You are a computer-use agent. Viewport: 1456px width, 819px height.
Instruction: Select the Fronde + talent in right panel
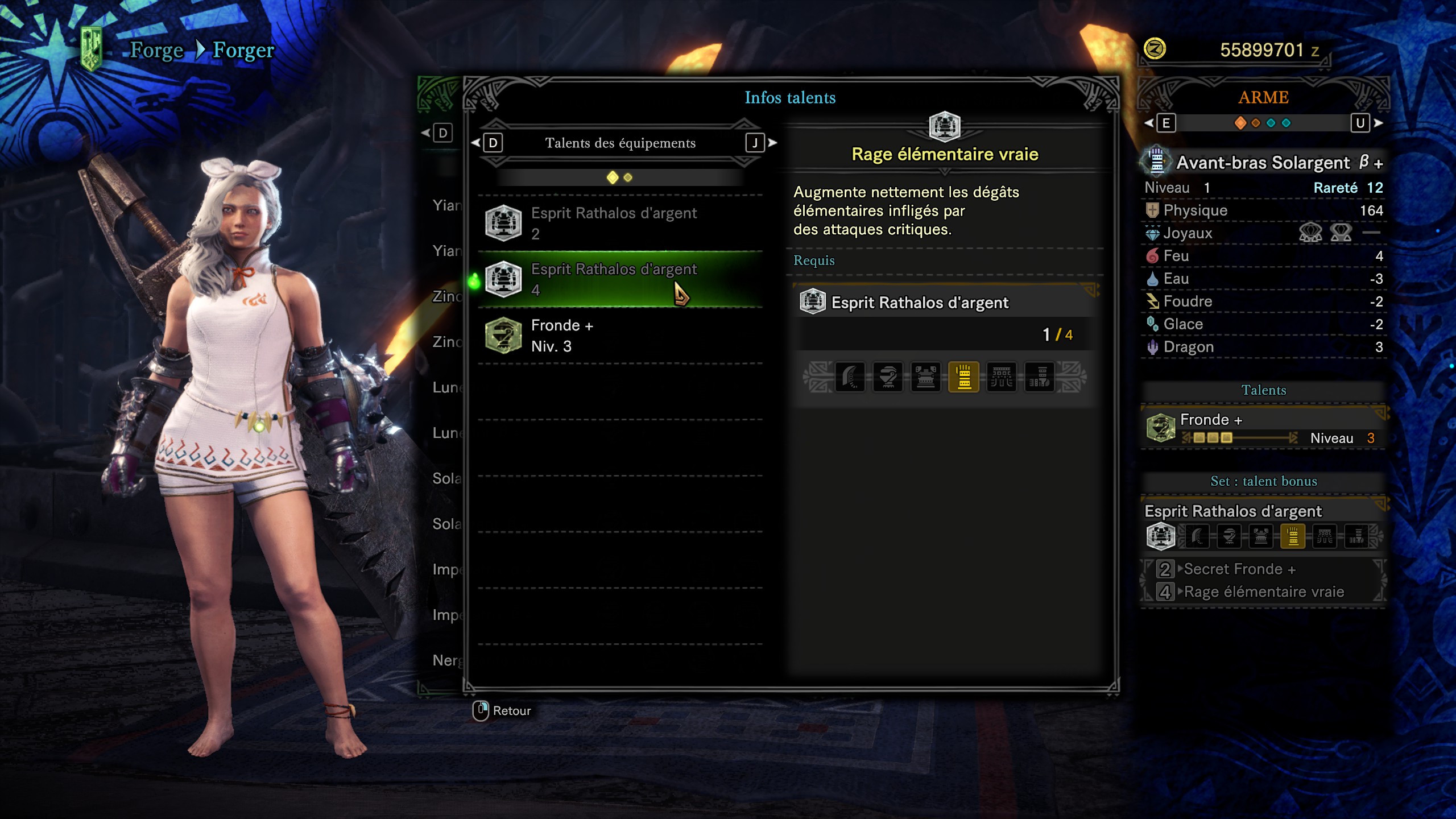[1263, 428]
